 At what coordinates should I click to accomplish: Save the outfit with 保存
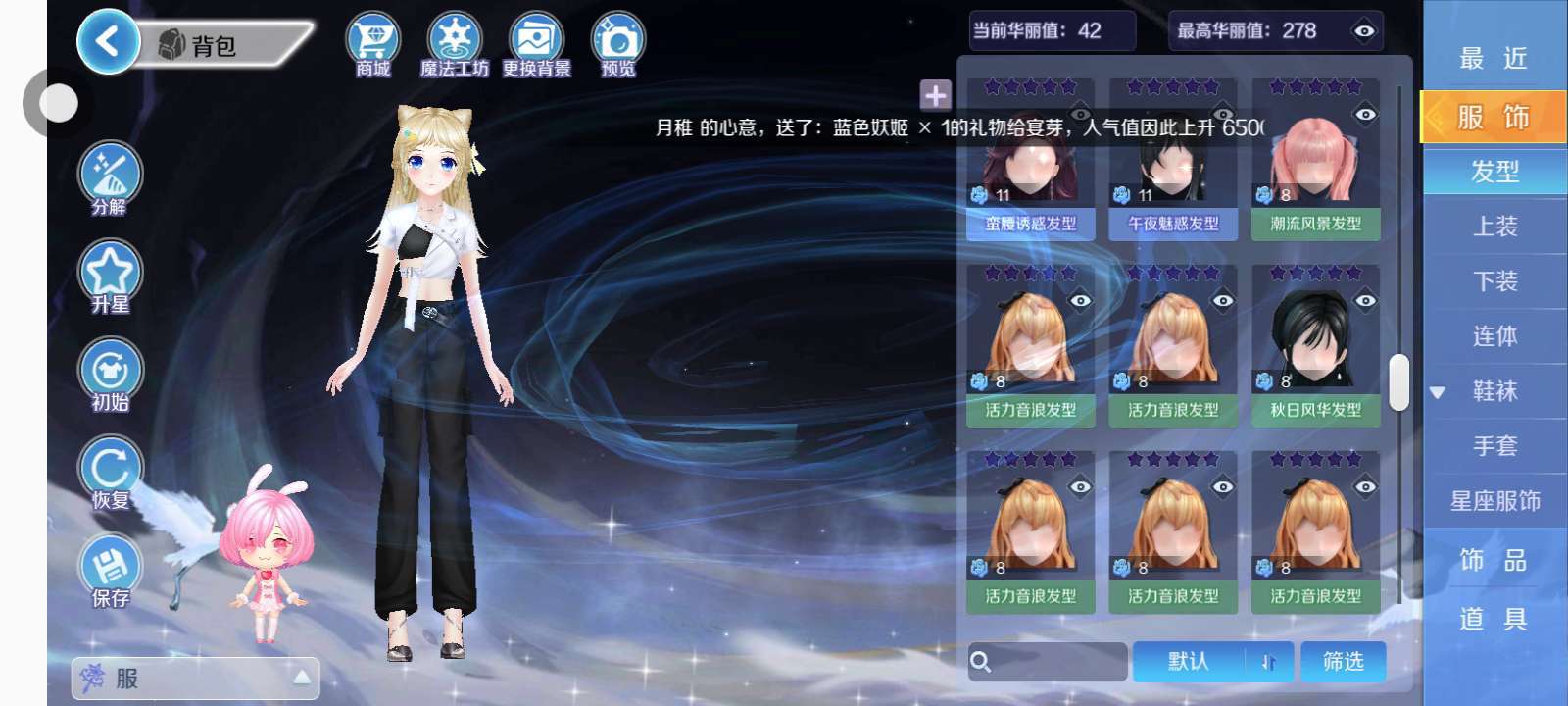click(x=110, y=570)
